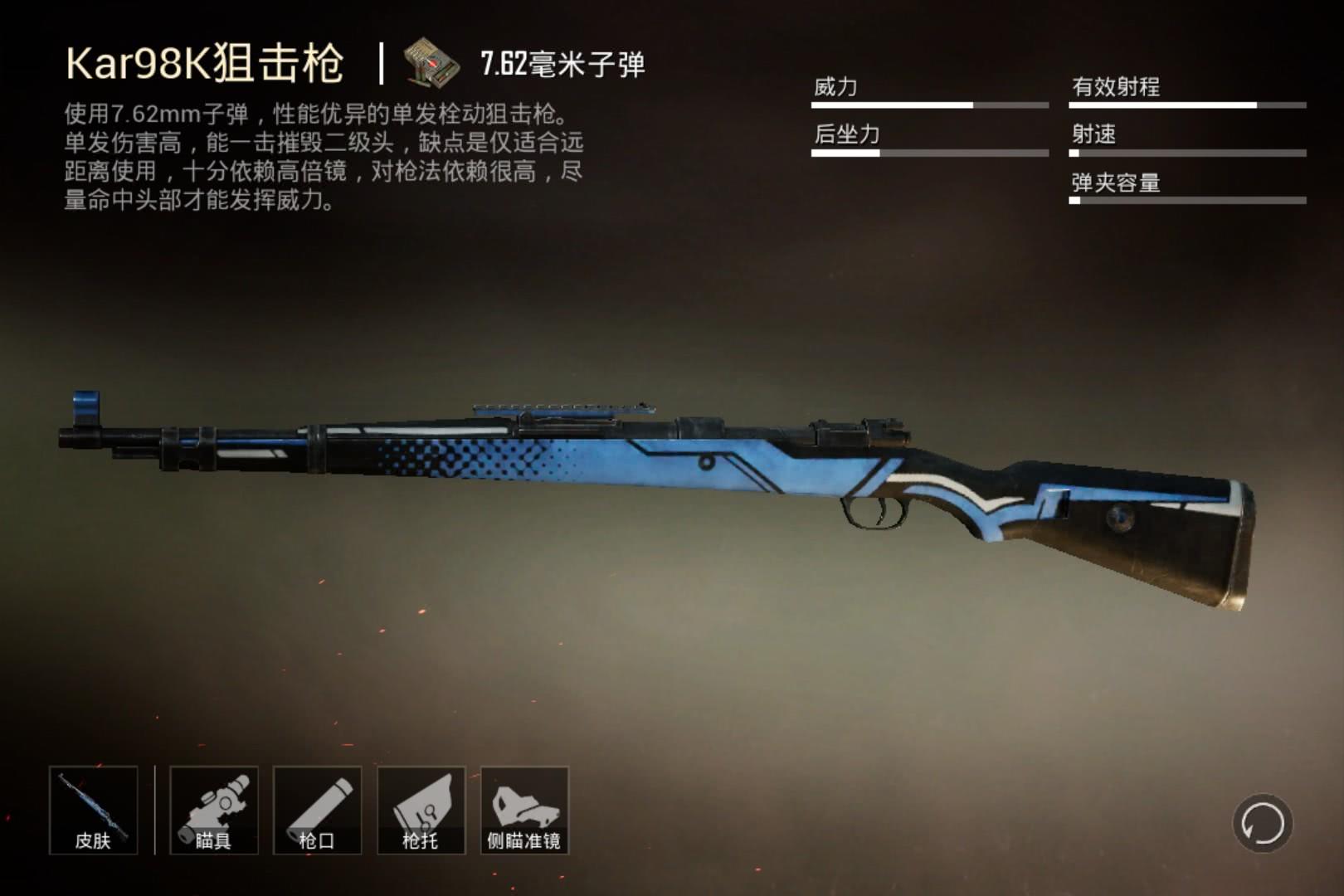Click the 有效射程 range stat bar
Image resolution: width=1344 pixels, height=896 pixels.
coord(1186,106)
